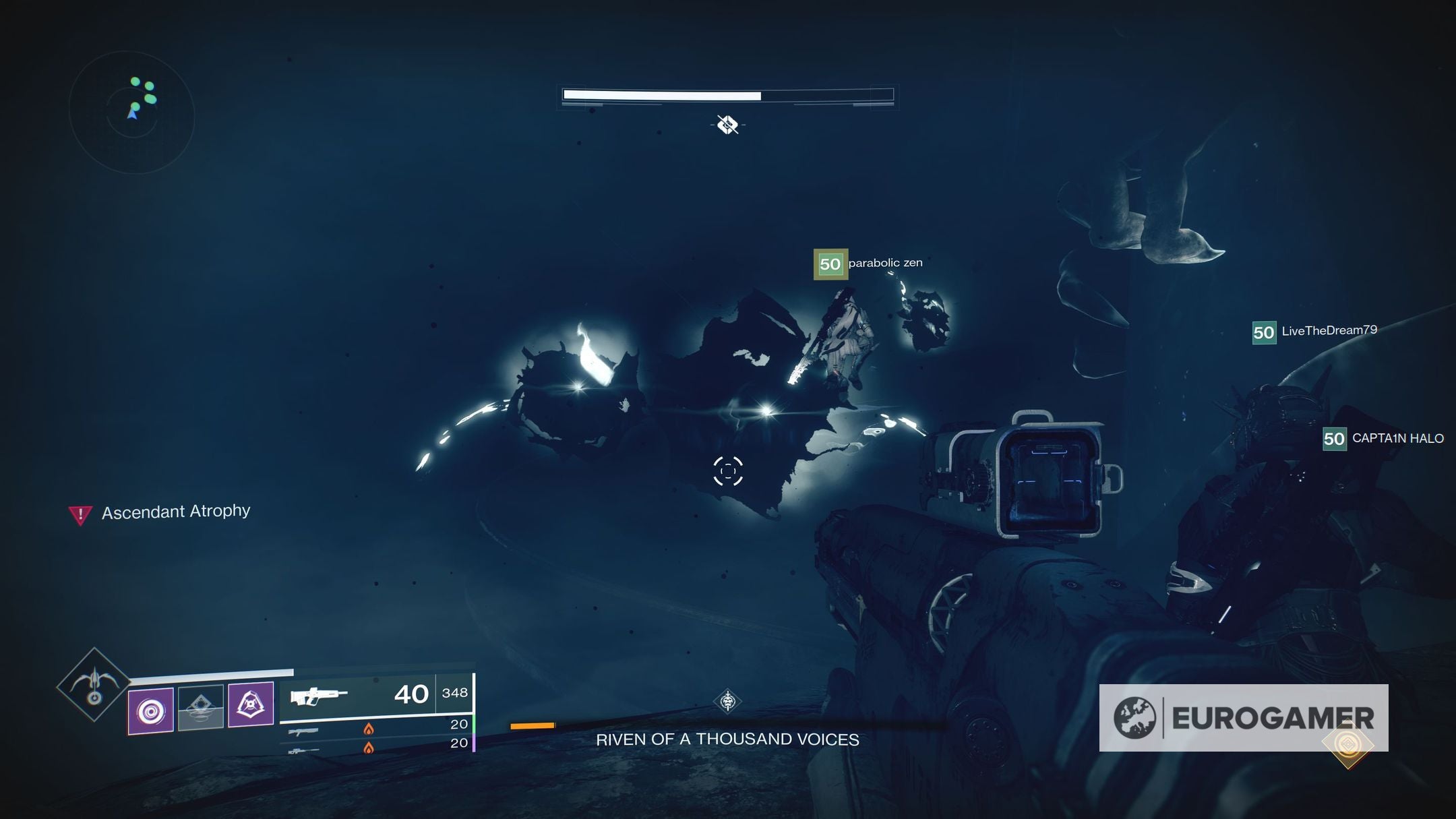Click the crossed-out eye buff icon under the health bar
The image size is (1456, 819).
pyautogui.click(x=727, y=125)
